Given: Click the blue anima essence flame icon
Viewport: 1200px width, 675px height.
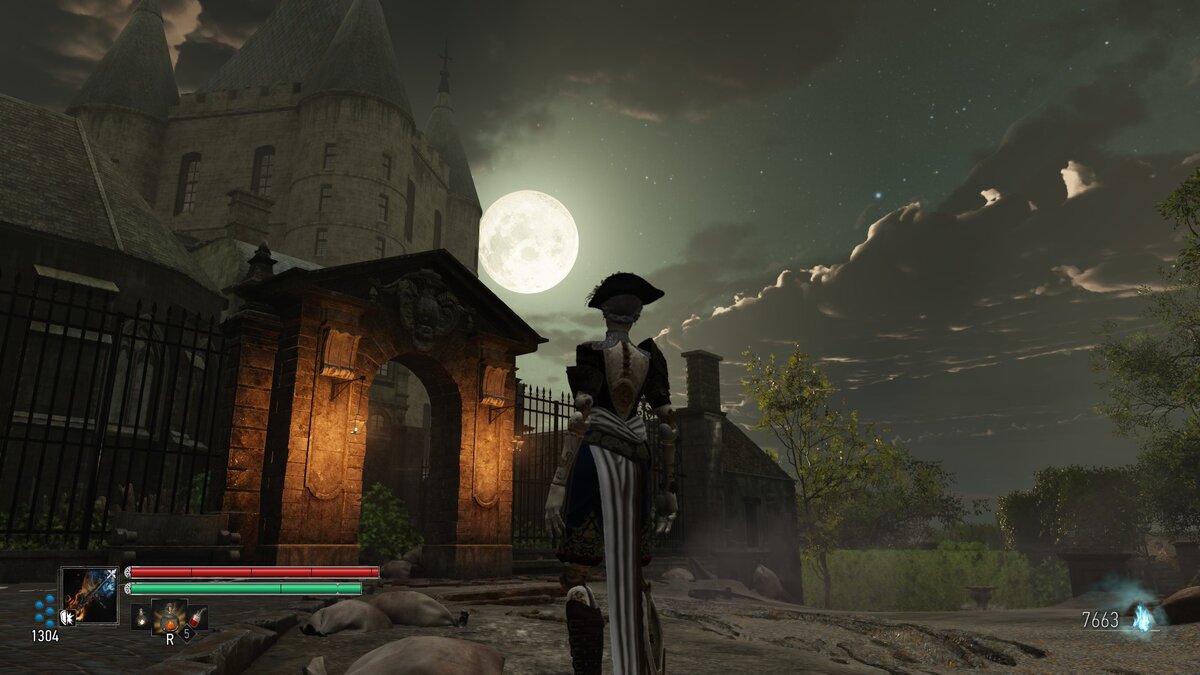Looking at the screenshot, I should click(x=1142, y=617).
